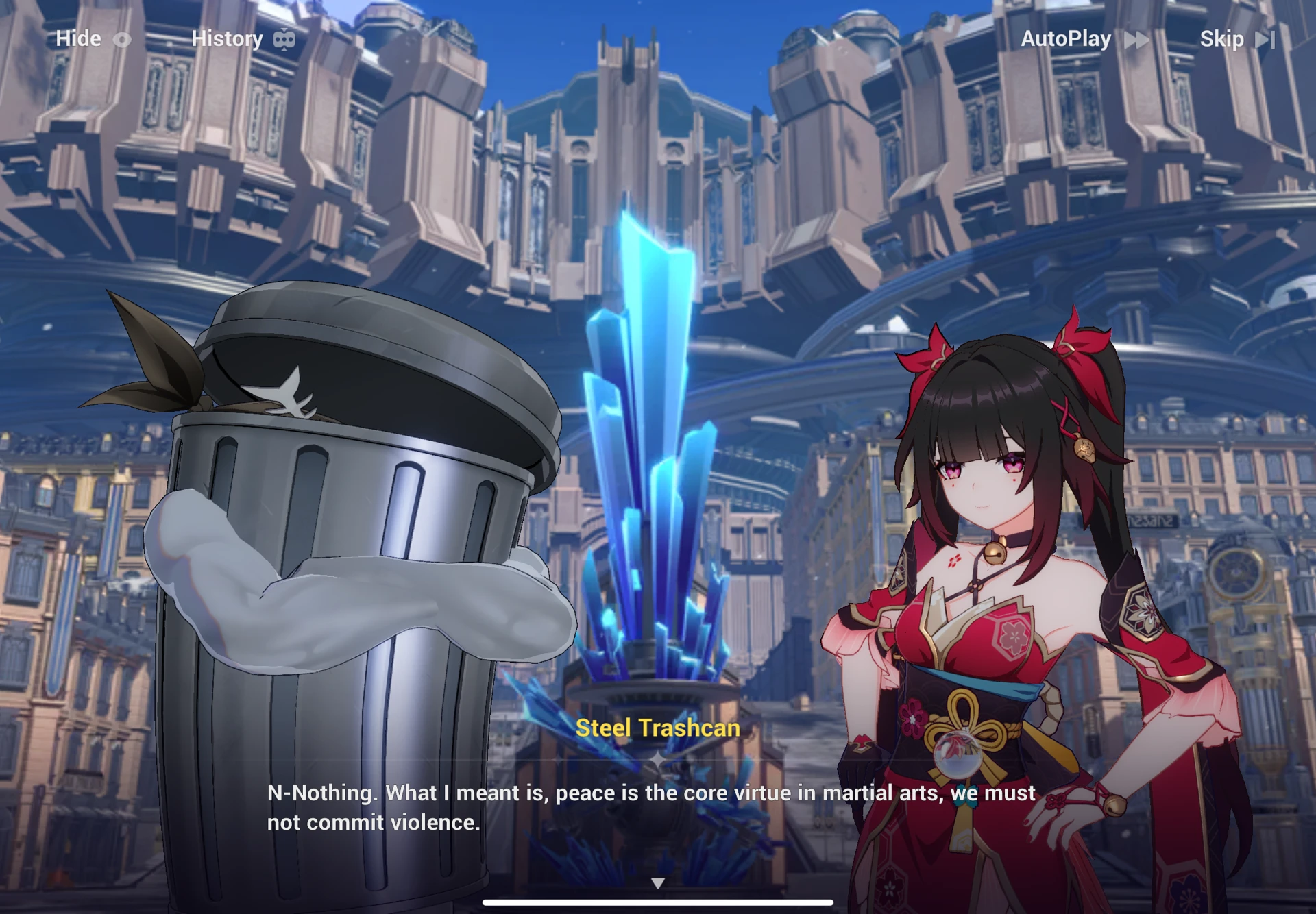Toggle Skip to fast-forward the cutscene
This screenshot has width=1316, height=914.
click(x=1224, y=39)
